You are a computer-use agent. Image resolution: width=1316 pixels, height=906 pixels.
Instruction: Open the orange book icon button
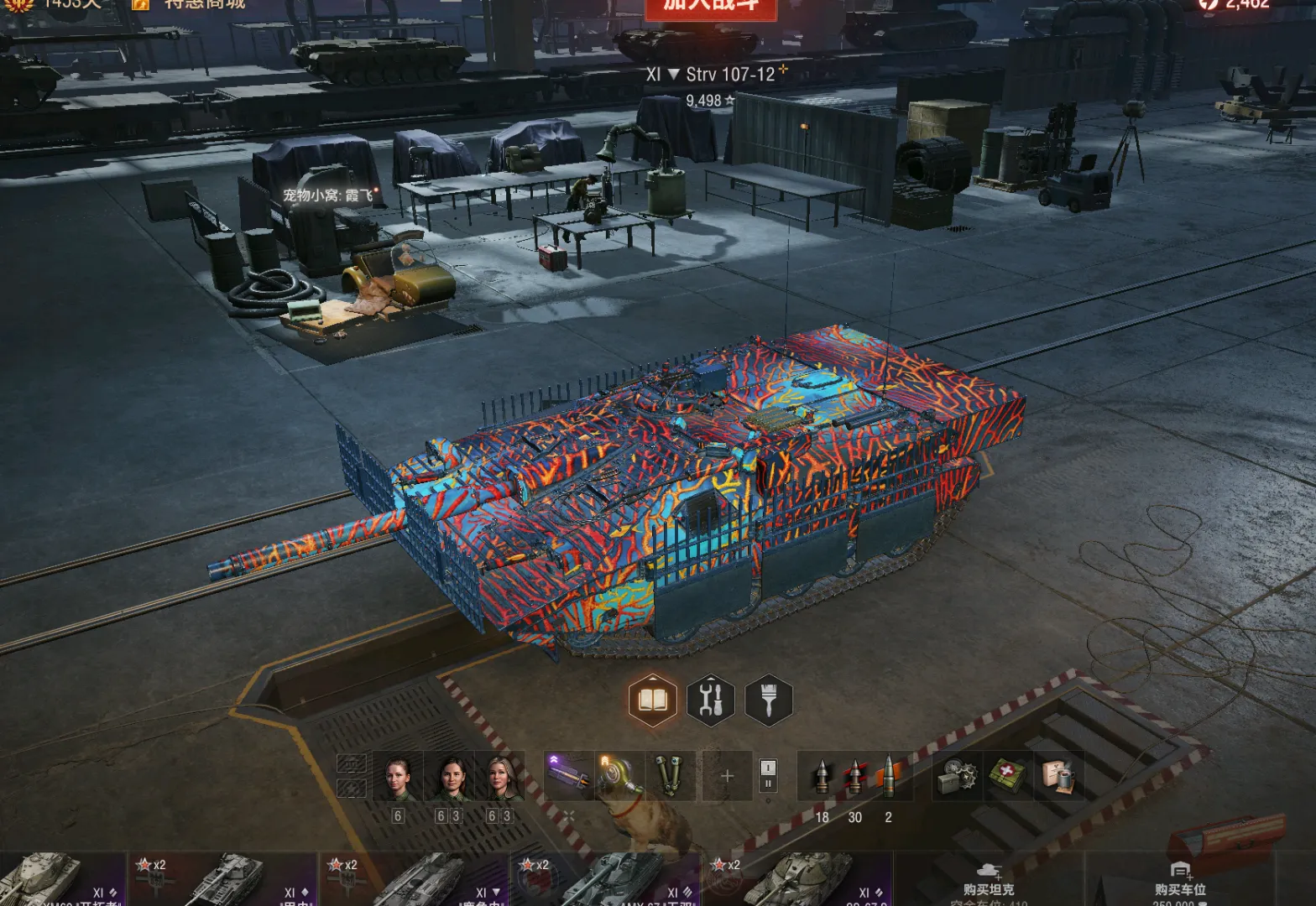[x=652, y=699]
